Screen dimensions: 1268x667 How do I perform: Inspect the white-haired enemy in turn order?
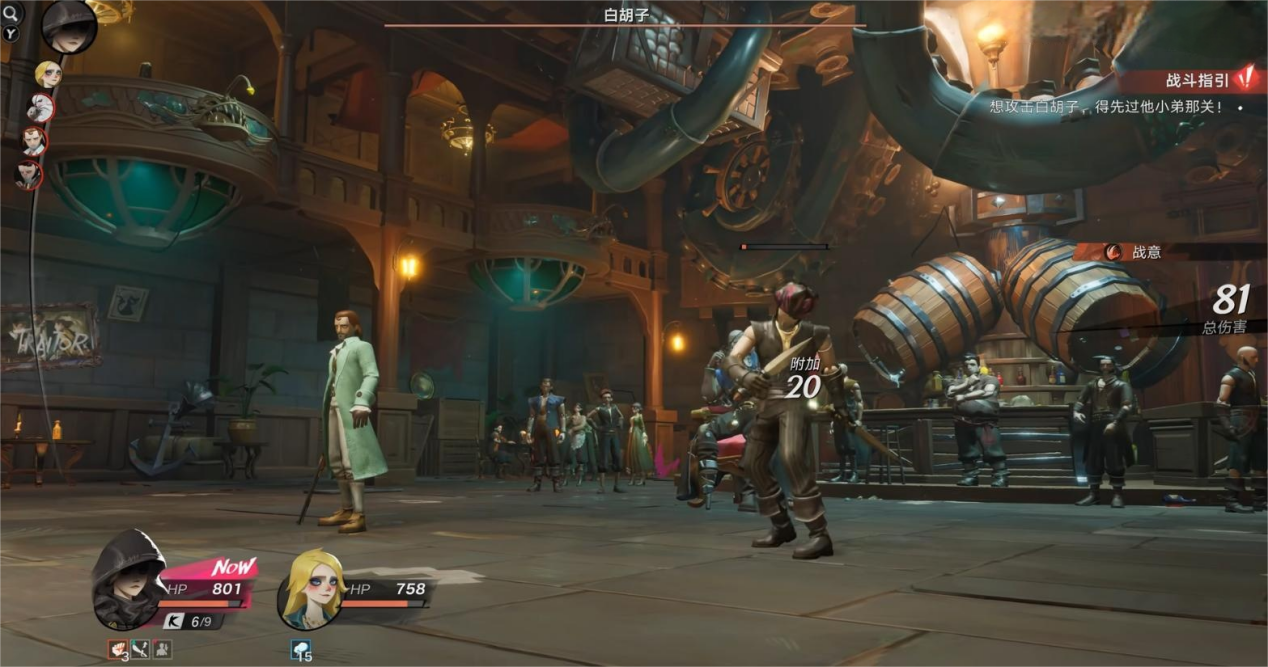(x=40, y=107)
